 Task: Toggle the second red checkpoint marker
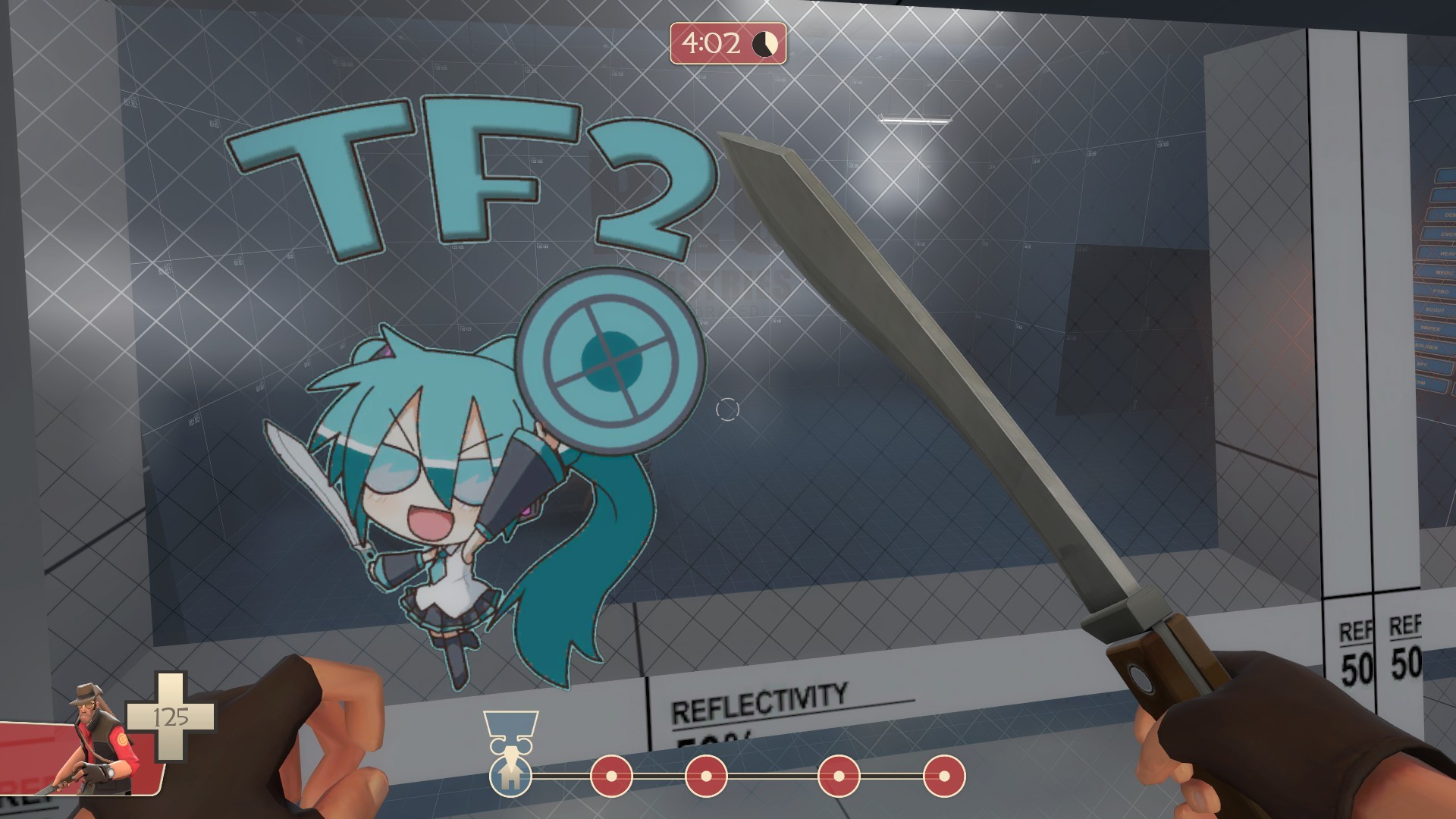705,776
